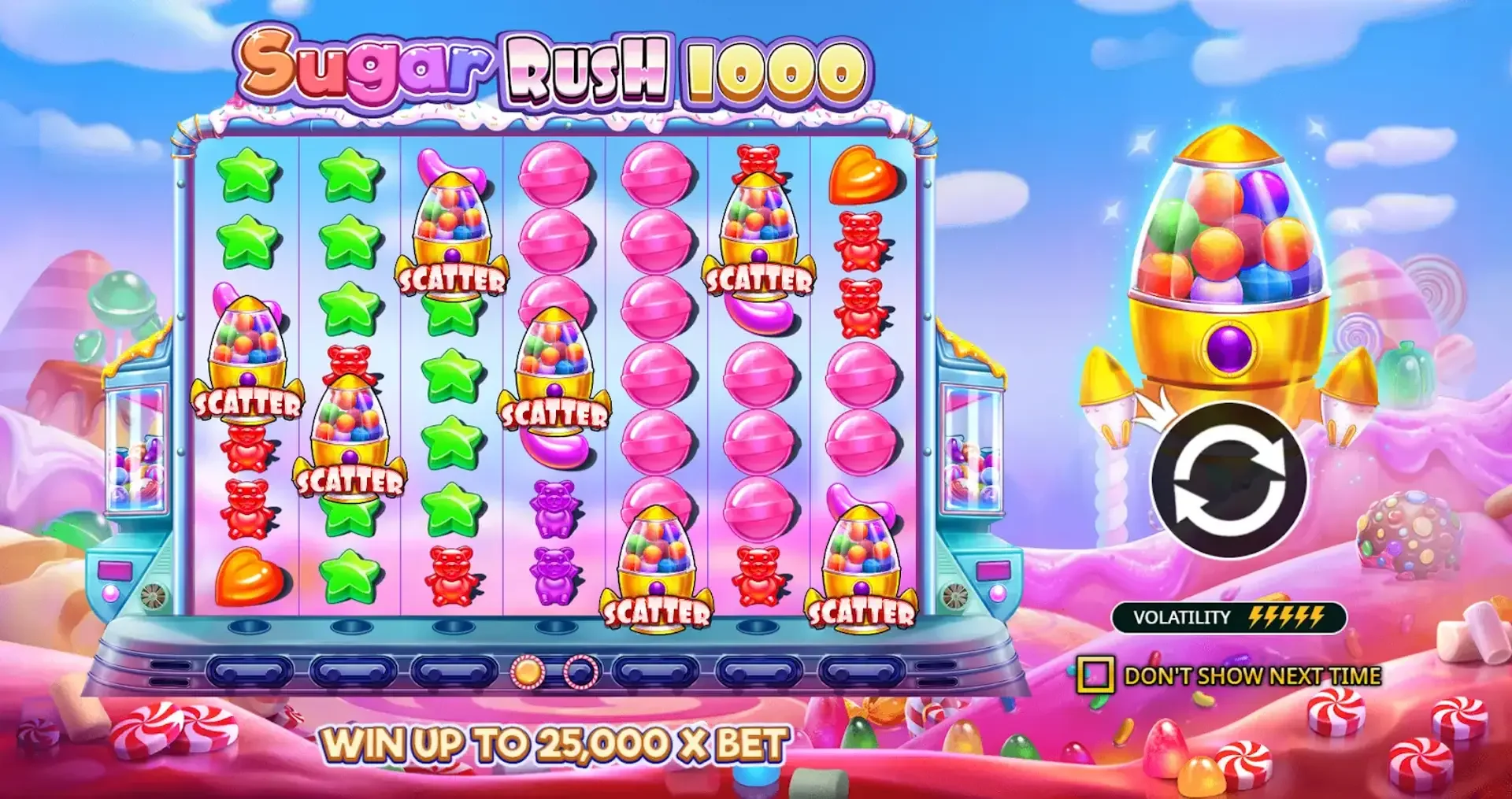Click the circular spin replay icon
Image resolution: width=1512 pixels, height=799 pixels.
(x=1232, y=480)
